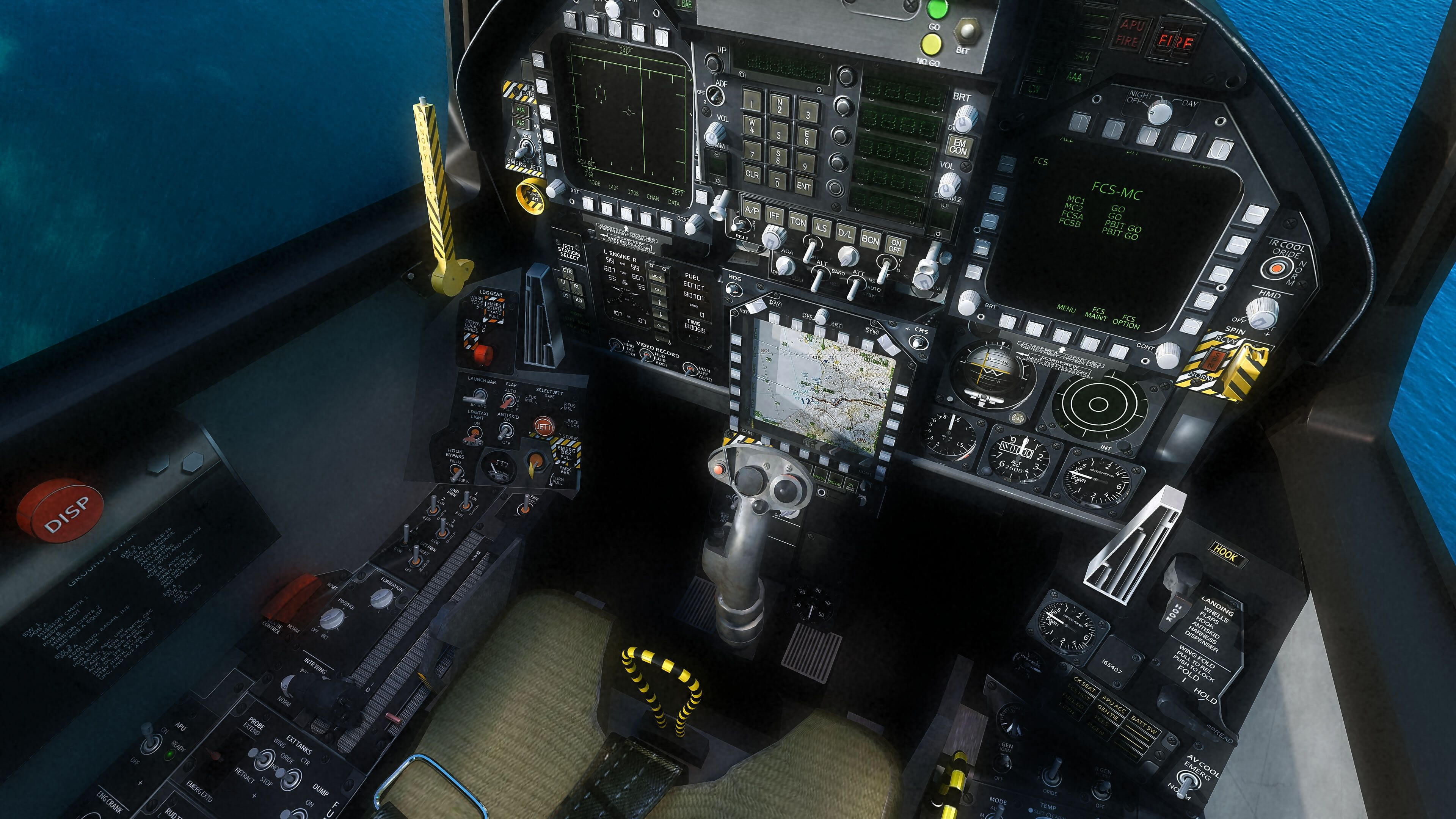Select the A/P autopilot function button

751,210
